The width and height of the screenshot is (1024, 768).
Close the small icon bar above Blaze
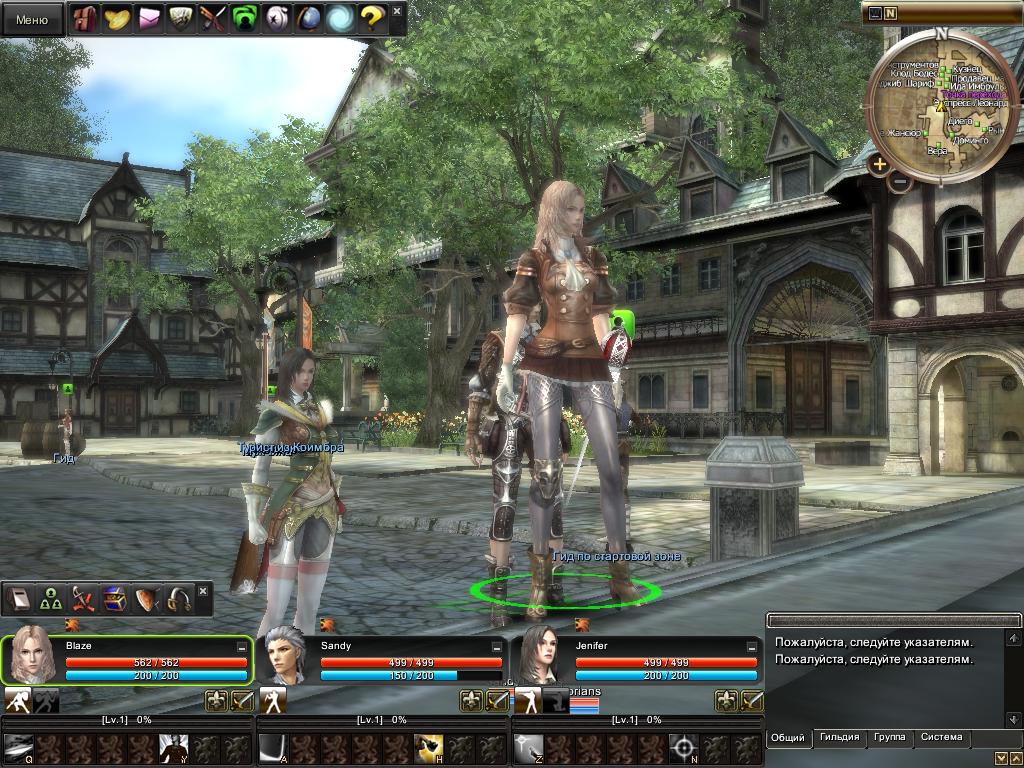coord(204,592)
